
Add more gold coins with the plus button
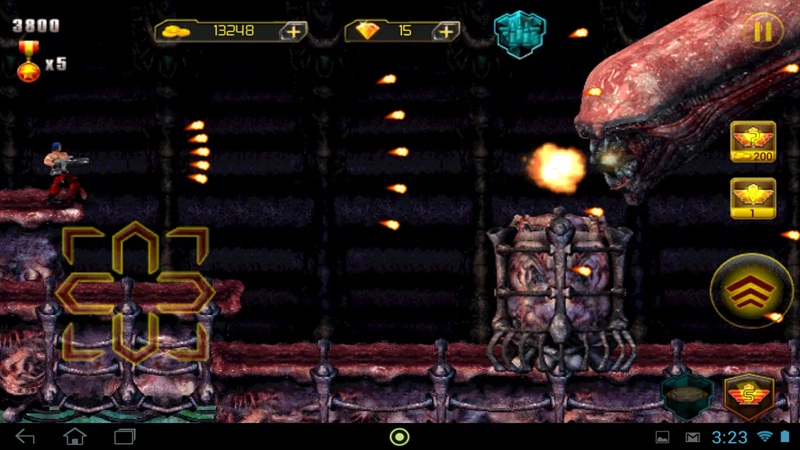[x=293, y=31]
